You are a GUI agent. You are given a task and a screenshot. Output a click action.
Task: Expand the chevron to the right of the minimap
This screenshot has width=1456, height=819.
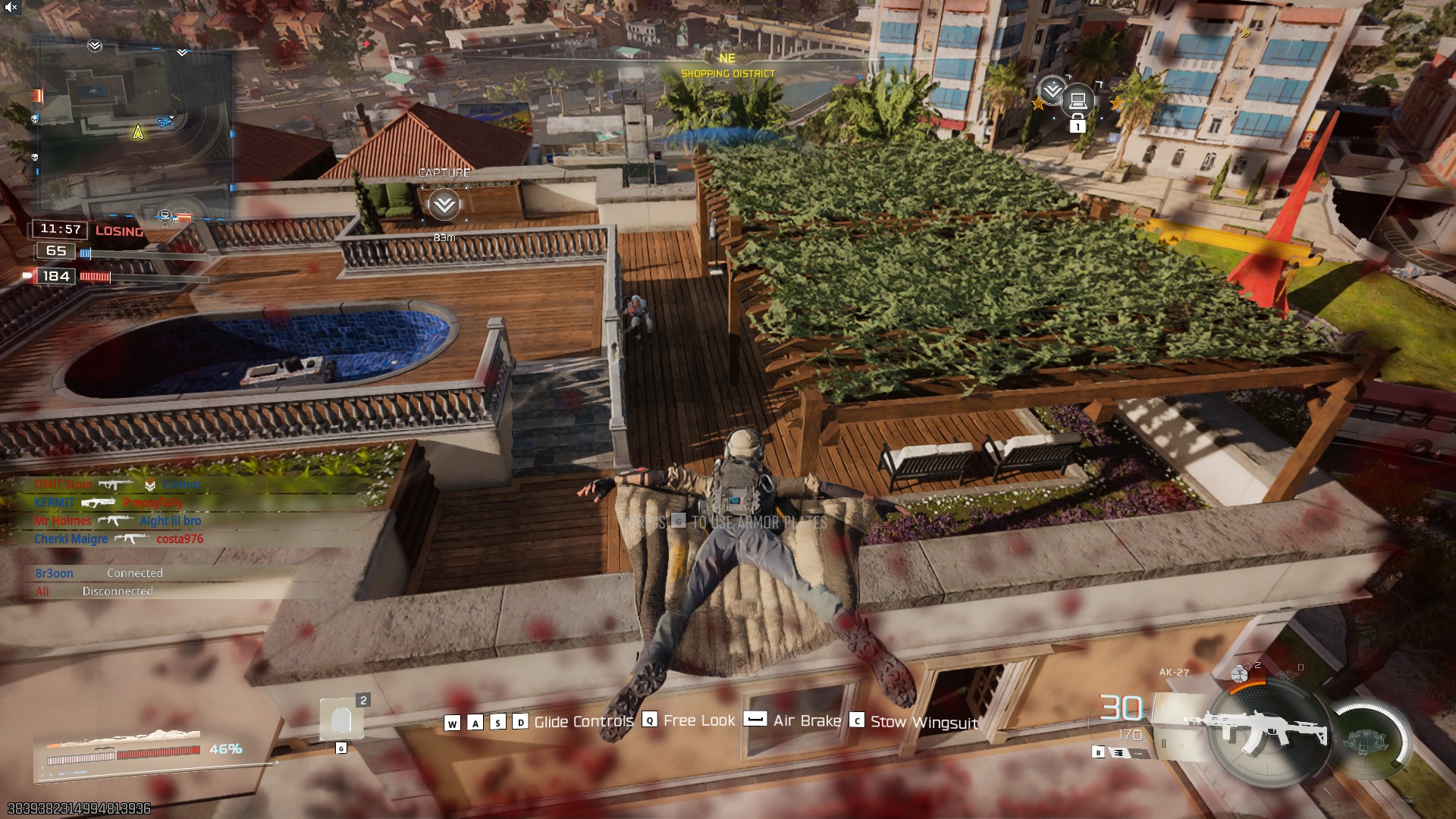[x=181, y=53]
